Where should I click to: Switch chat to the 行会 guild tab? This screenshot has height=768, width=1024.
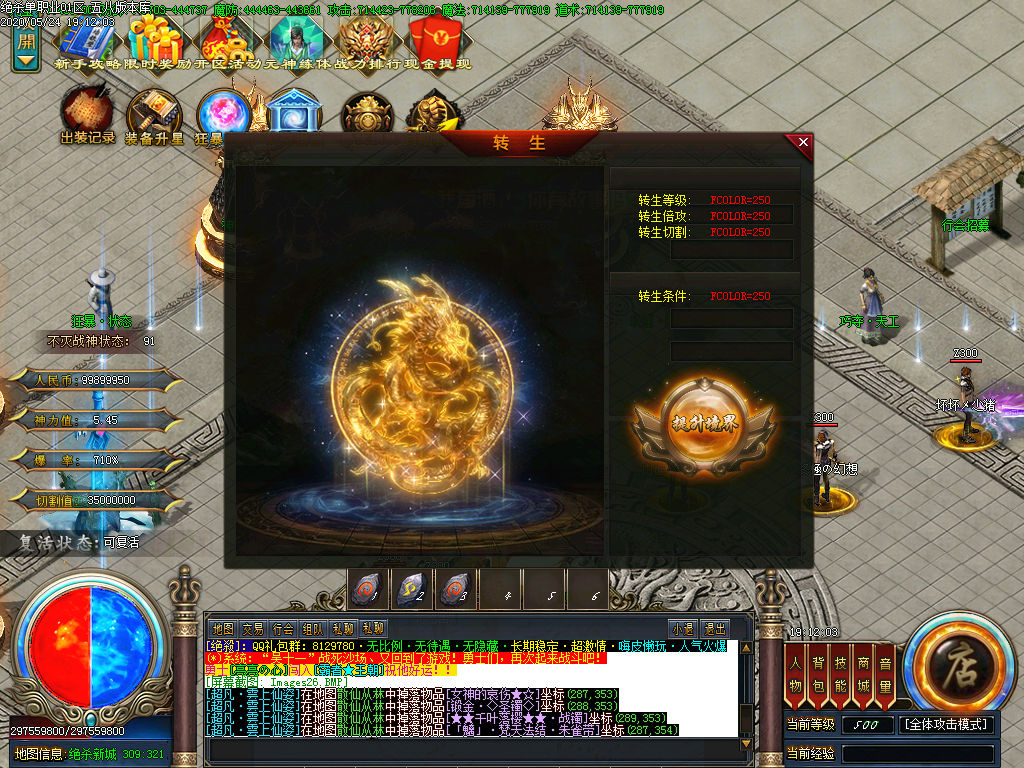click(x=283, y=629)
